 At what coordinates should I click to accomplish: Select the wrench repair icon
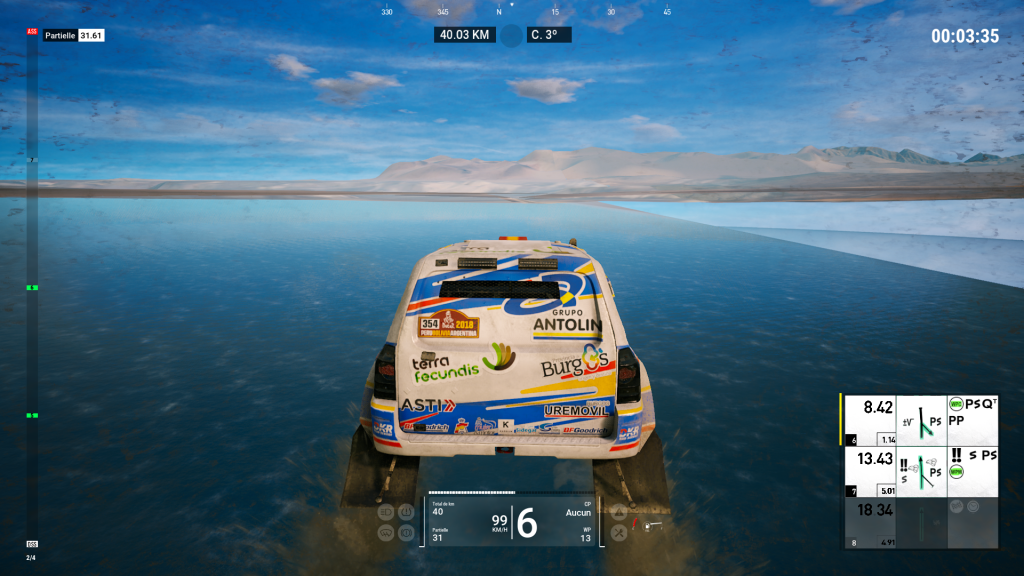point(619,533)
